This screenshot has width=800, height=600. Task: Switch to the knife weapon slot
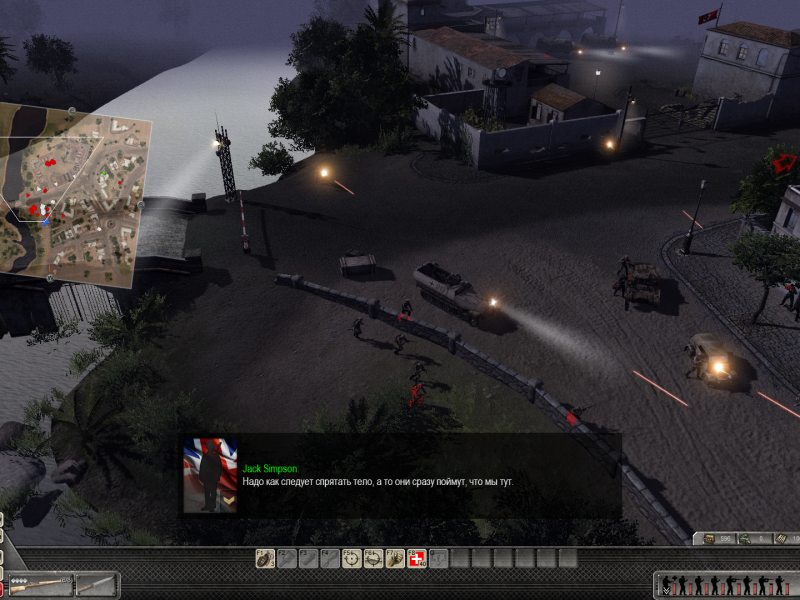pos(97,584)
